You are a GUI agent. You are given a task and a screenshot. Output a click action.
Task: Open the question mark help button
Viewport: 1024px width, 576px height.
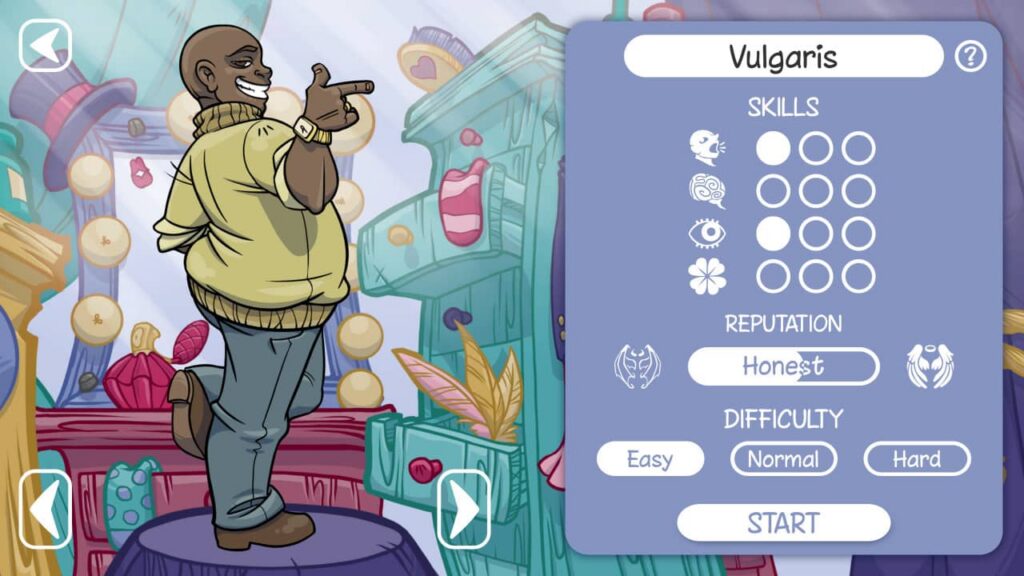970,57
